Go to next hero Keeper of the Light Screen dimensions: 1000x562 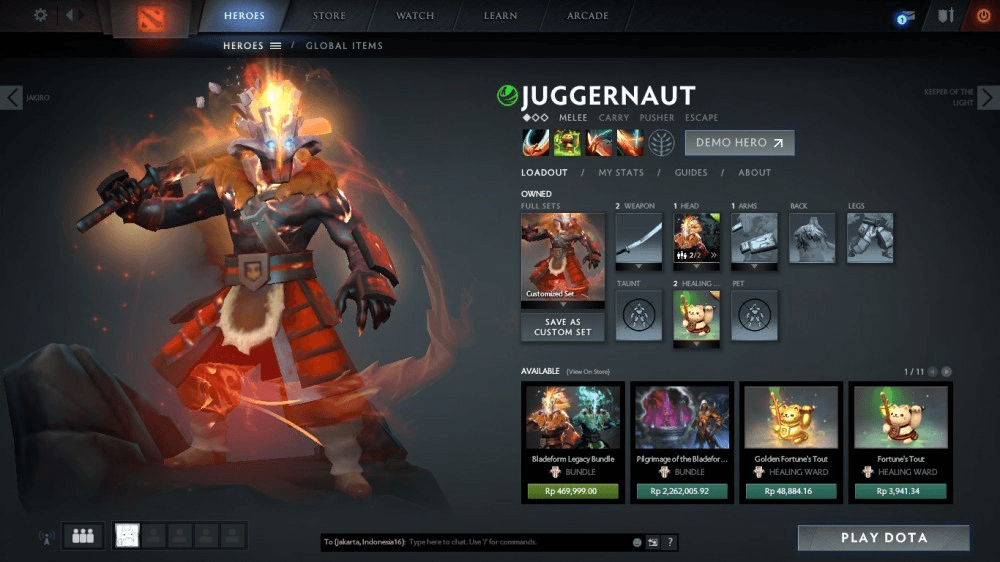pos(987,97)
